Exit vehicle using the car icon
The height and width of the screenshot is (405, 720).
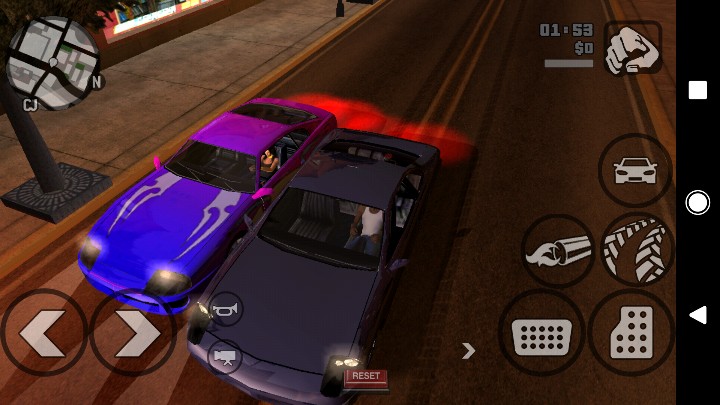click(636, 170)
